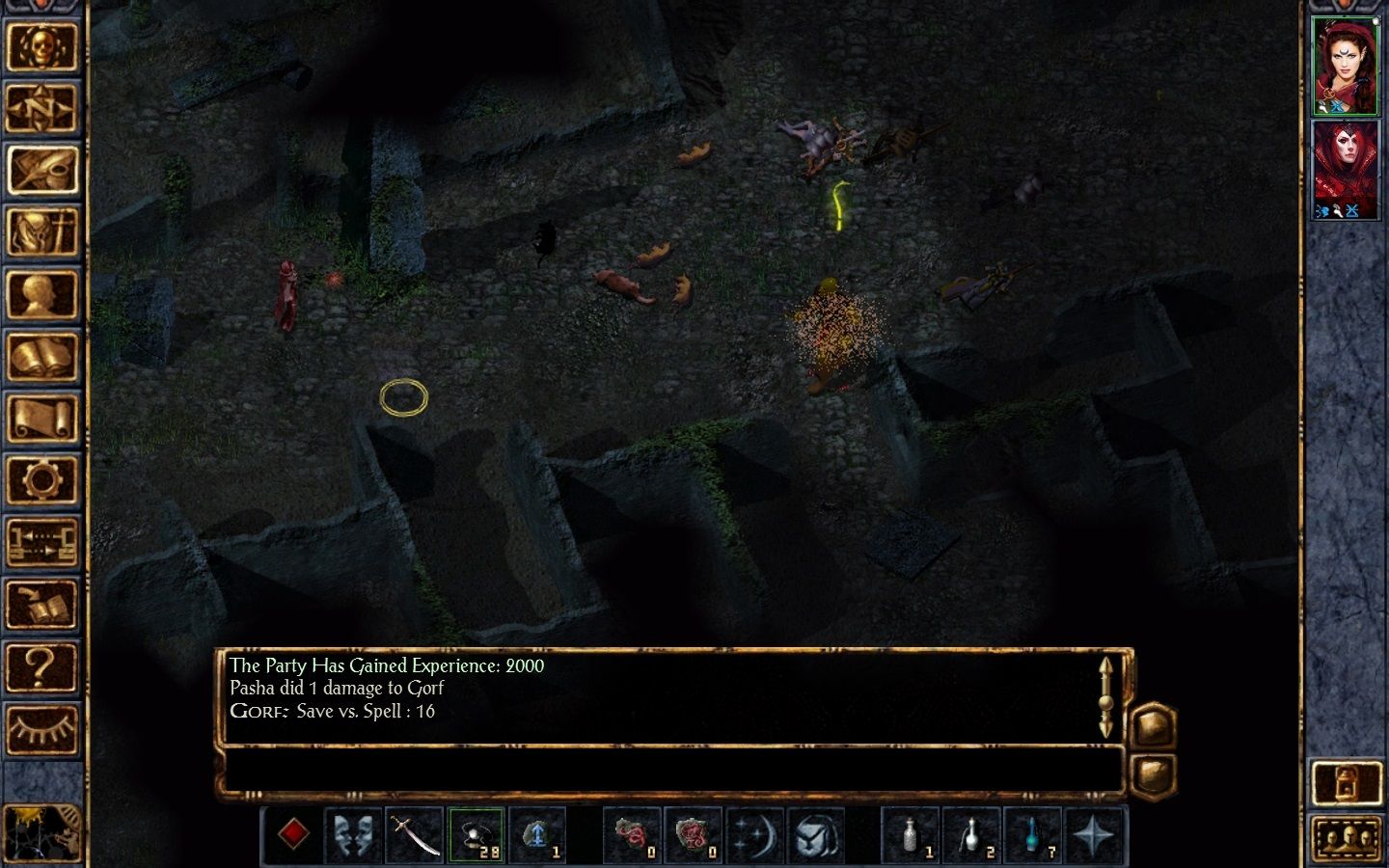Viewport: 1389px width, 868px height.
Task: Click the message log scrollbar slider thumb
Action: coord(1105,704)
